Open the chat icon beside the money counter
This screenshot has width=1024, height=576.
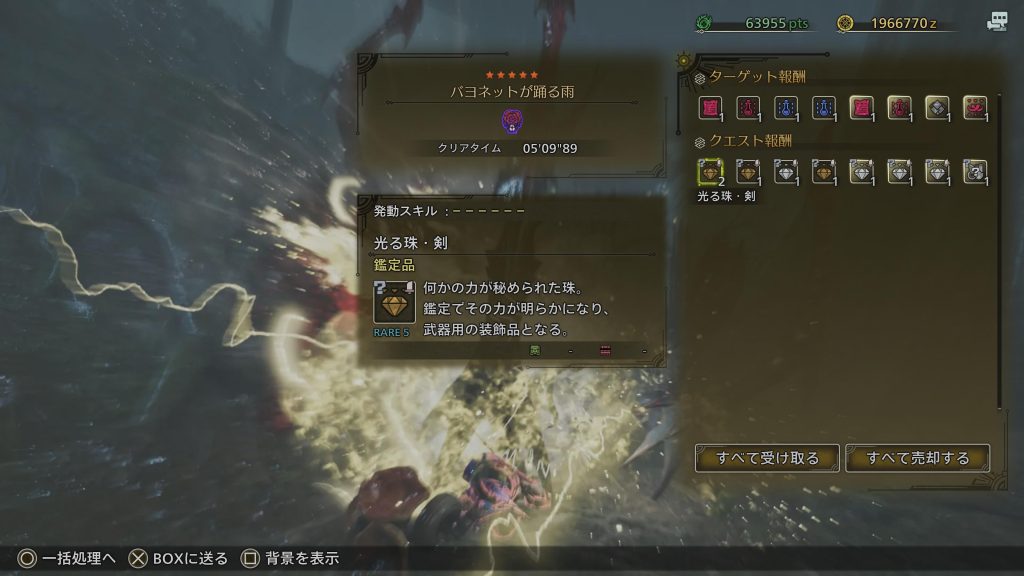pyautogui.click(x=997, y=21)
